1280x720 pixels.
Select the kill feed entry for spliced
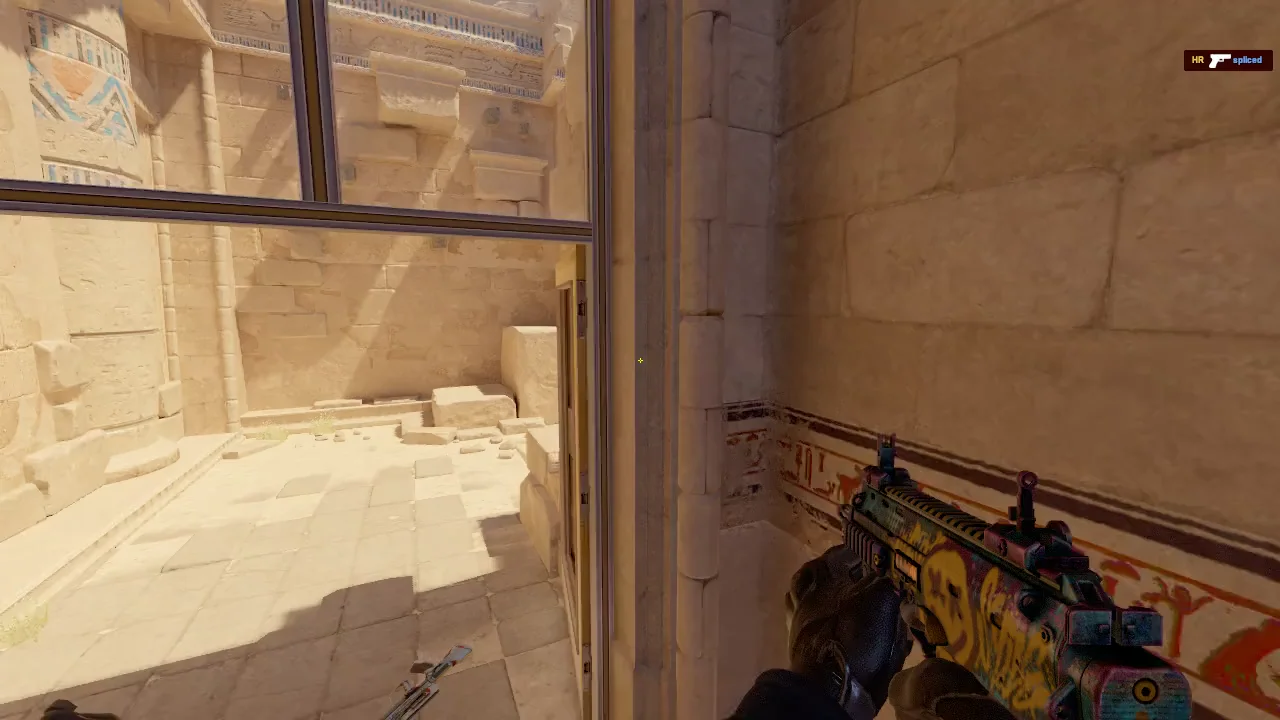1227,60
